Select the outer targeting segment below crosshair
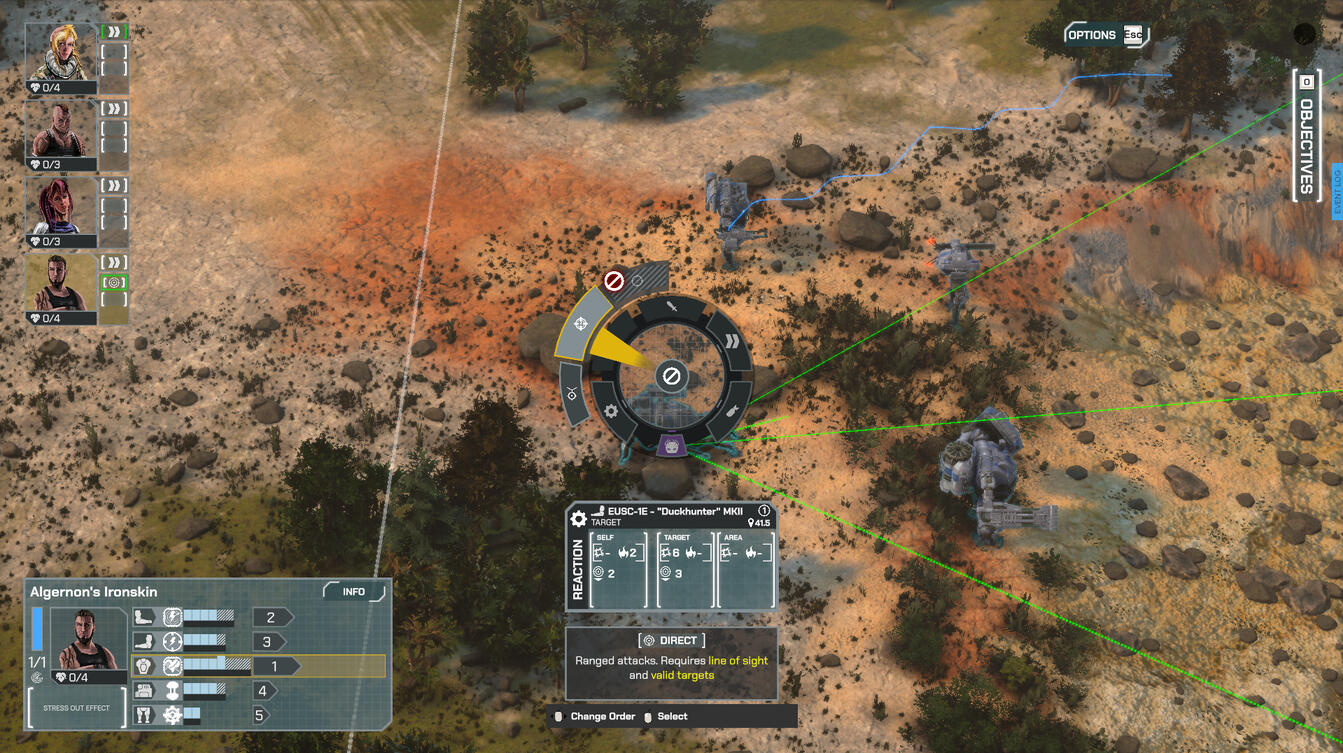 coord(572,394)
